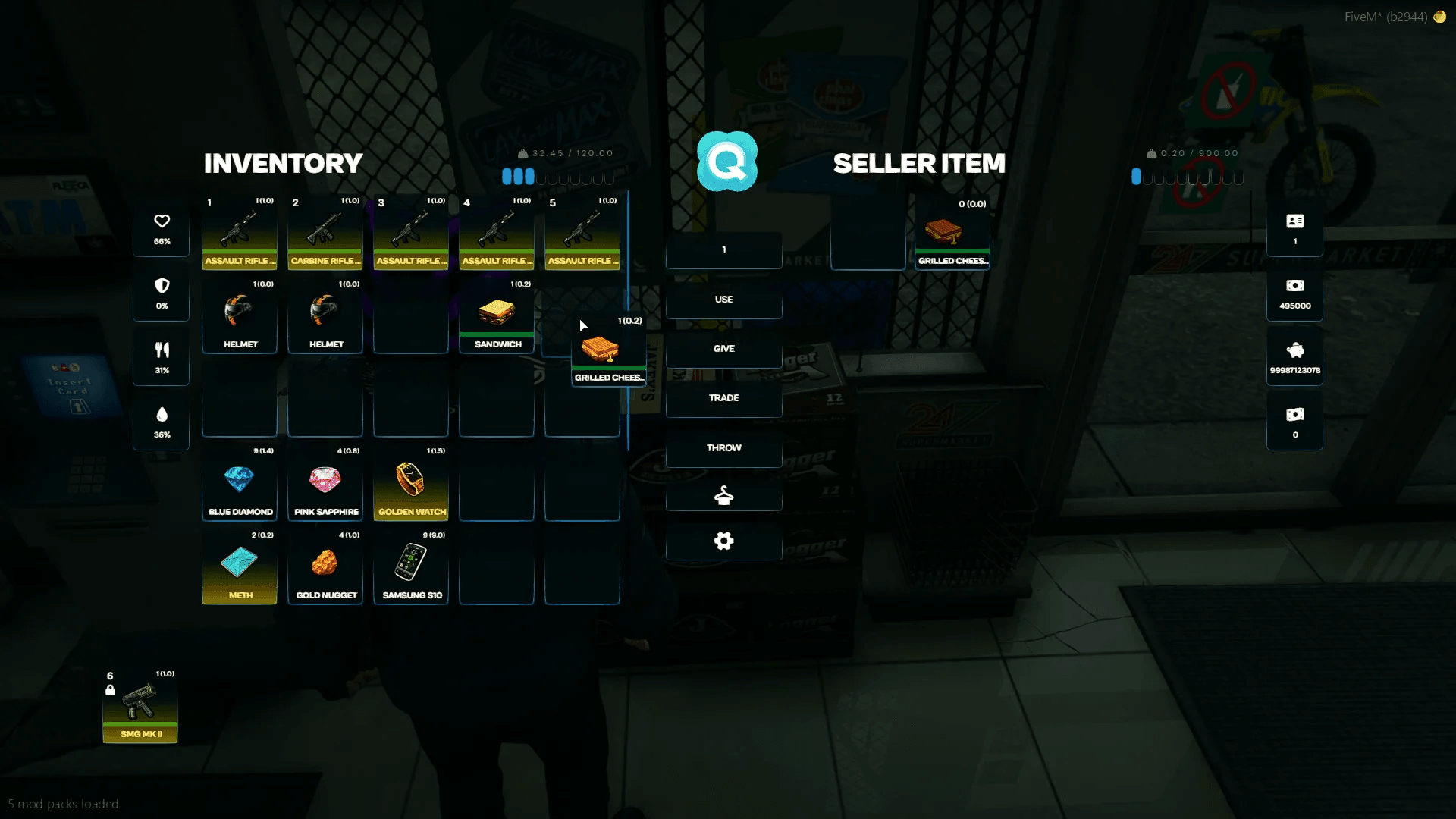Open the clothing hanger menu icon
Screen dimensions: 1456x819
click(x=723, y=495)
